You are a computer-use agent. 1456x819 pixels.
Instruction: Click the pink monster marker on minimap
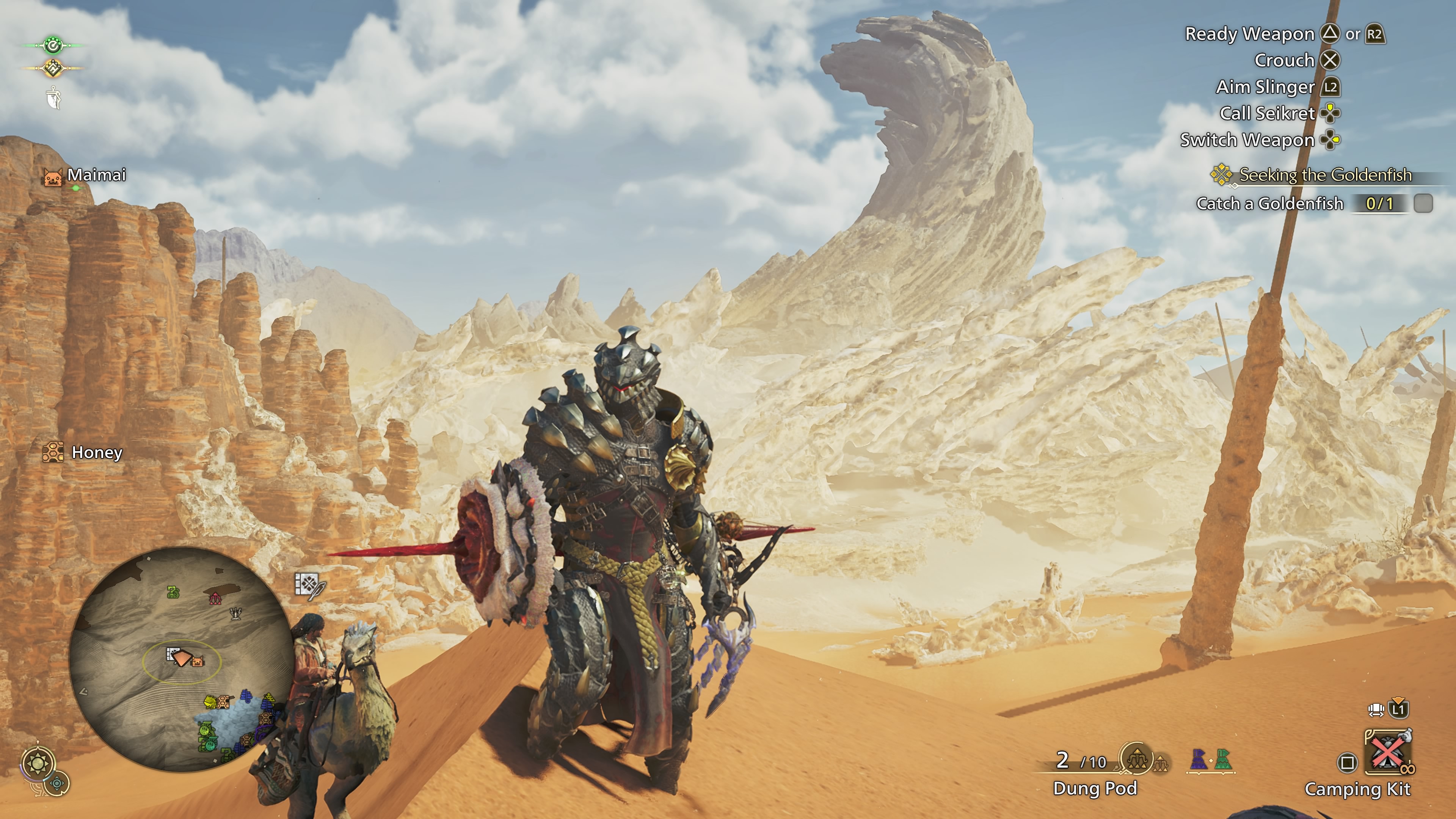coord(215,599)
